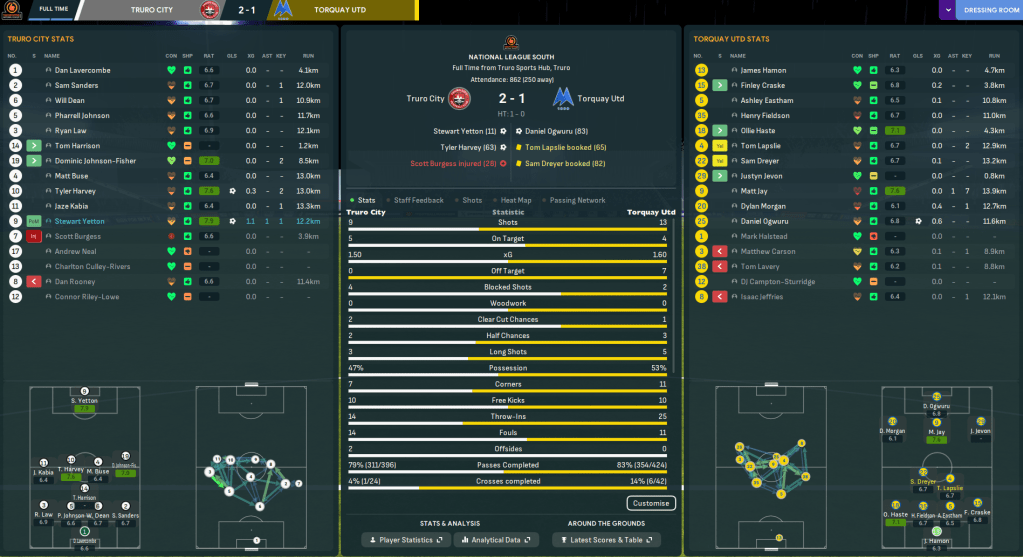
Task: Select Dan Lavercombe in Truro stats
Action: click(x=83, y=70)
